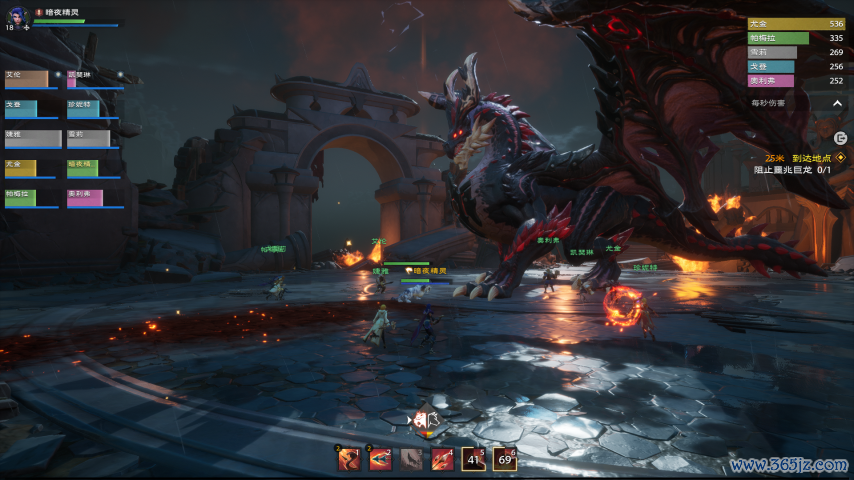Select the pink 奥利弗 party frame

pyautogui.click(x=85, y=198)
